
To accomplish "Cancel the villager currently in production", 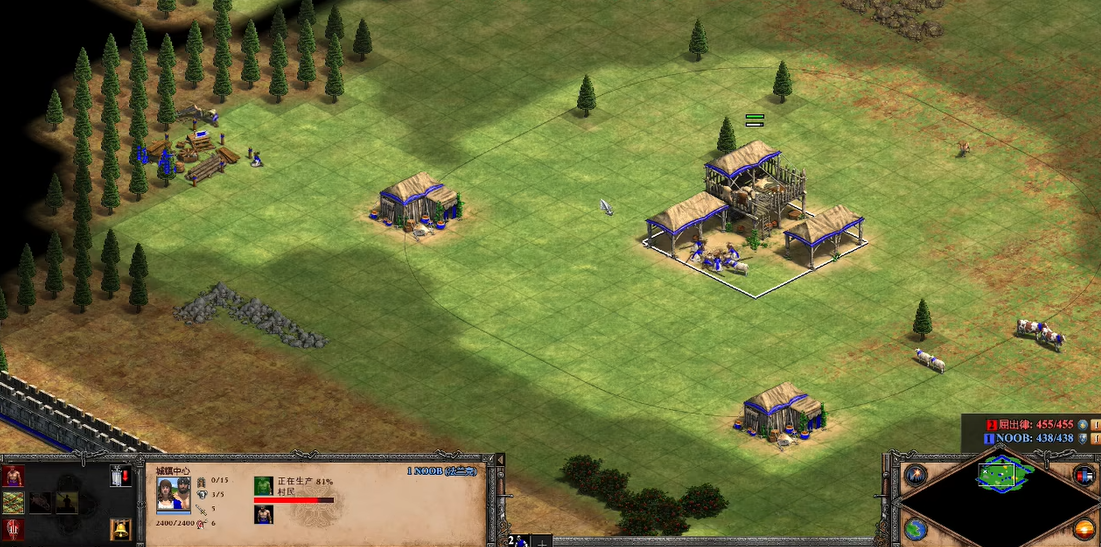I will (x=263, y=486).
